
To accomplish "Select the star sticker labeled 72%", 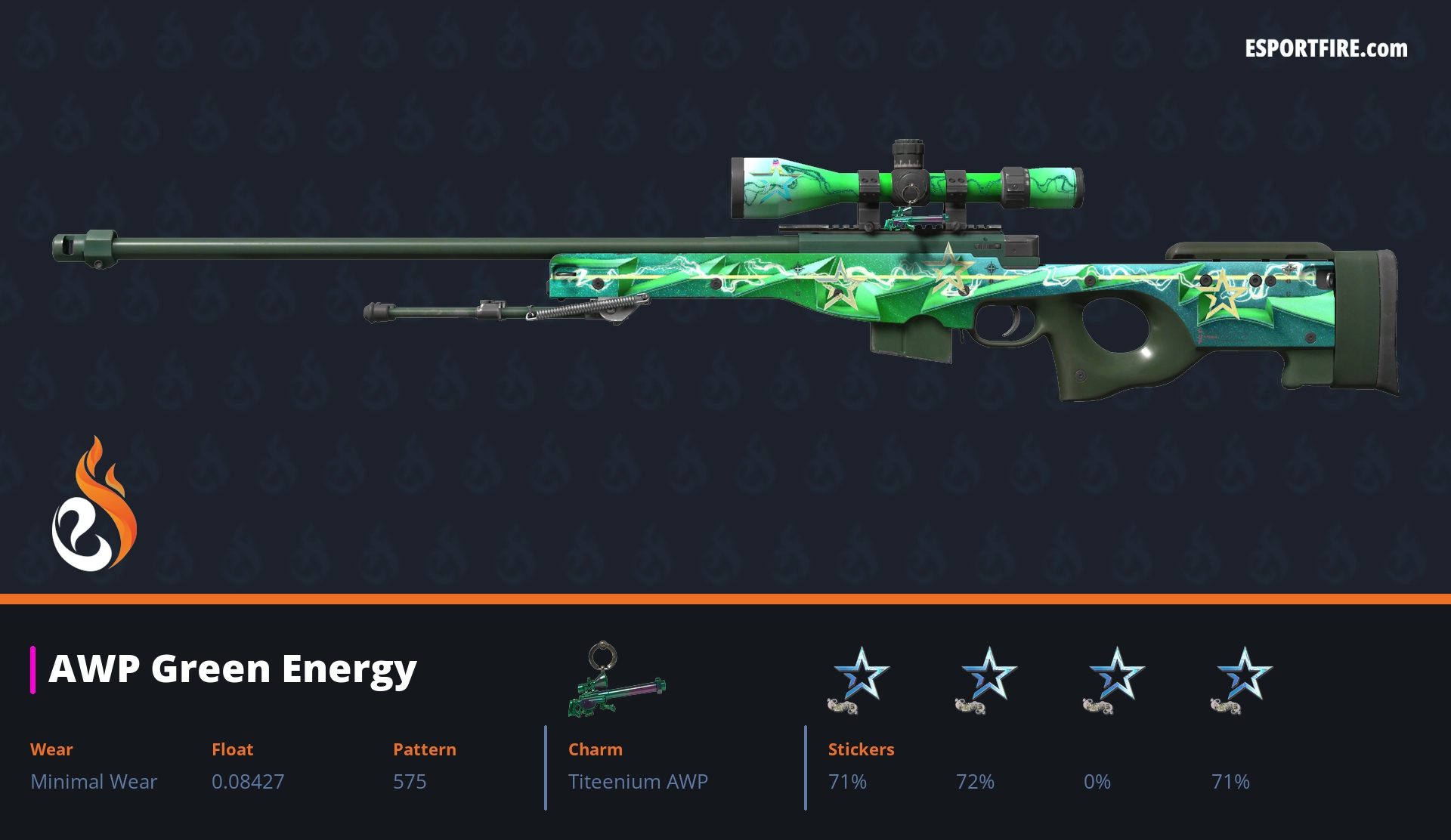I will pos(987,678).
